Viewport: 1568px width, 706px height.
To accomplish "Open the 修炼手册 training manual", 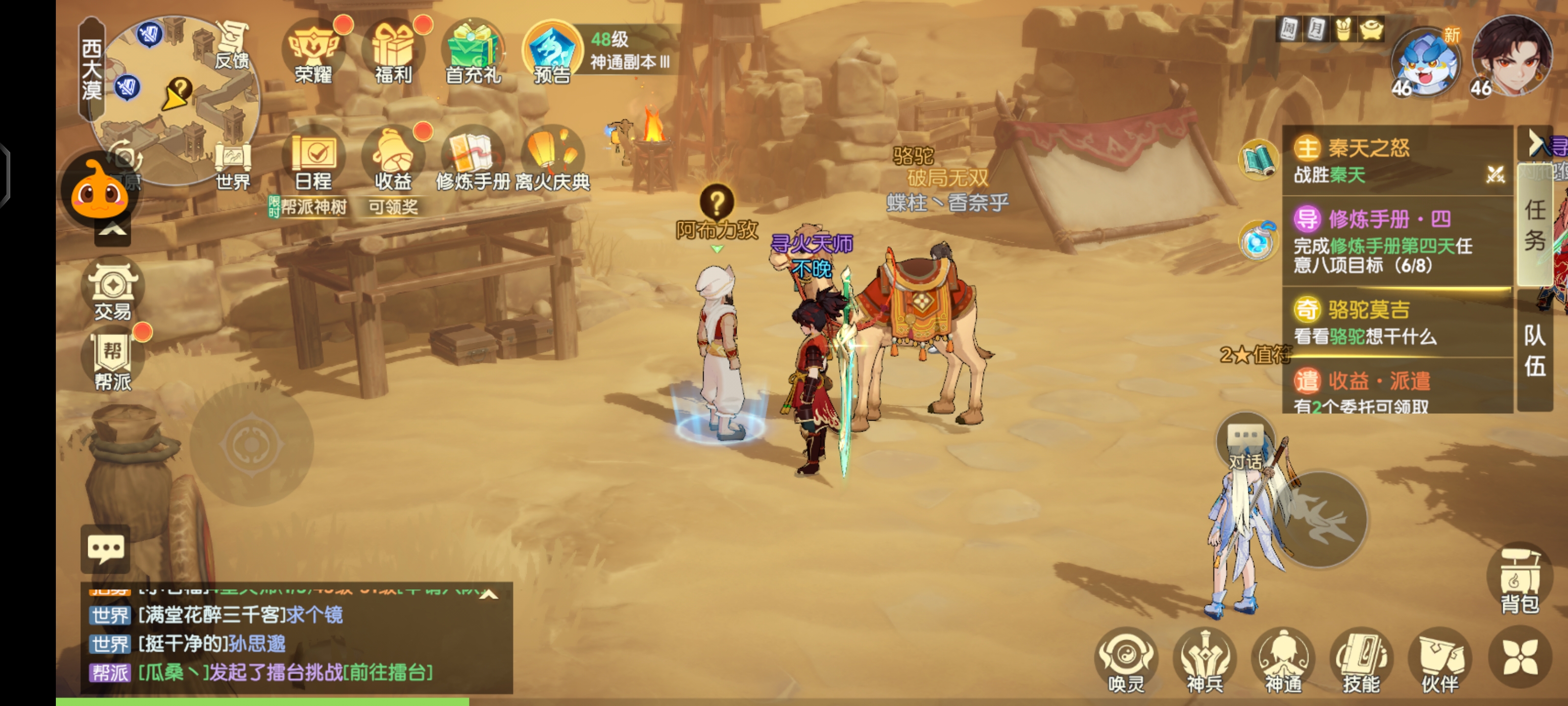I will [x=473, y=159].
